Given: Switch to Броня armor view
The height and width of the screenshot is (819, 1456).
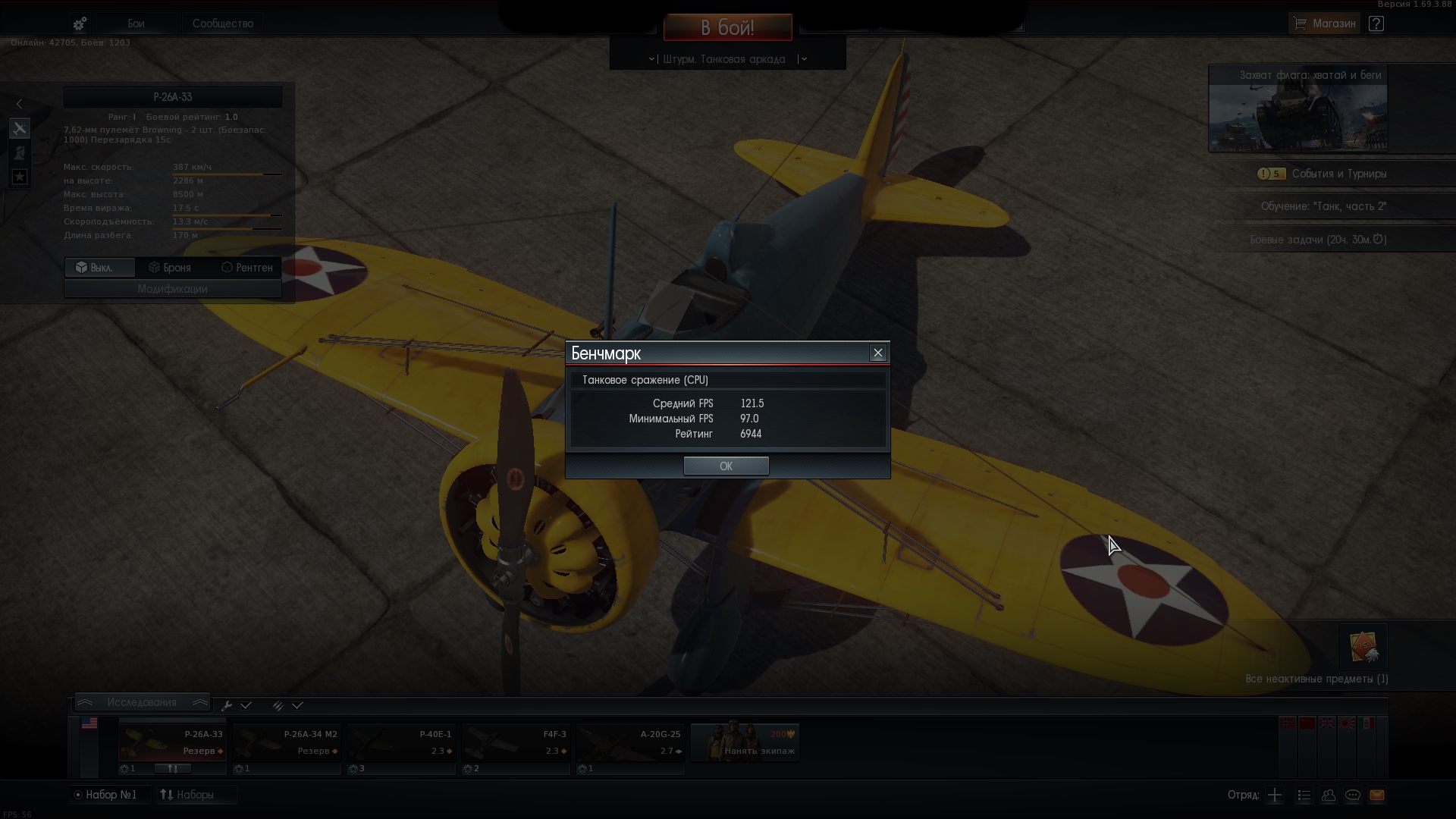Looking at the screenshot, I should click(170, 268).
